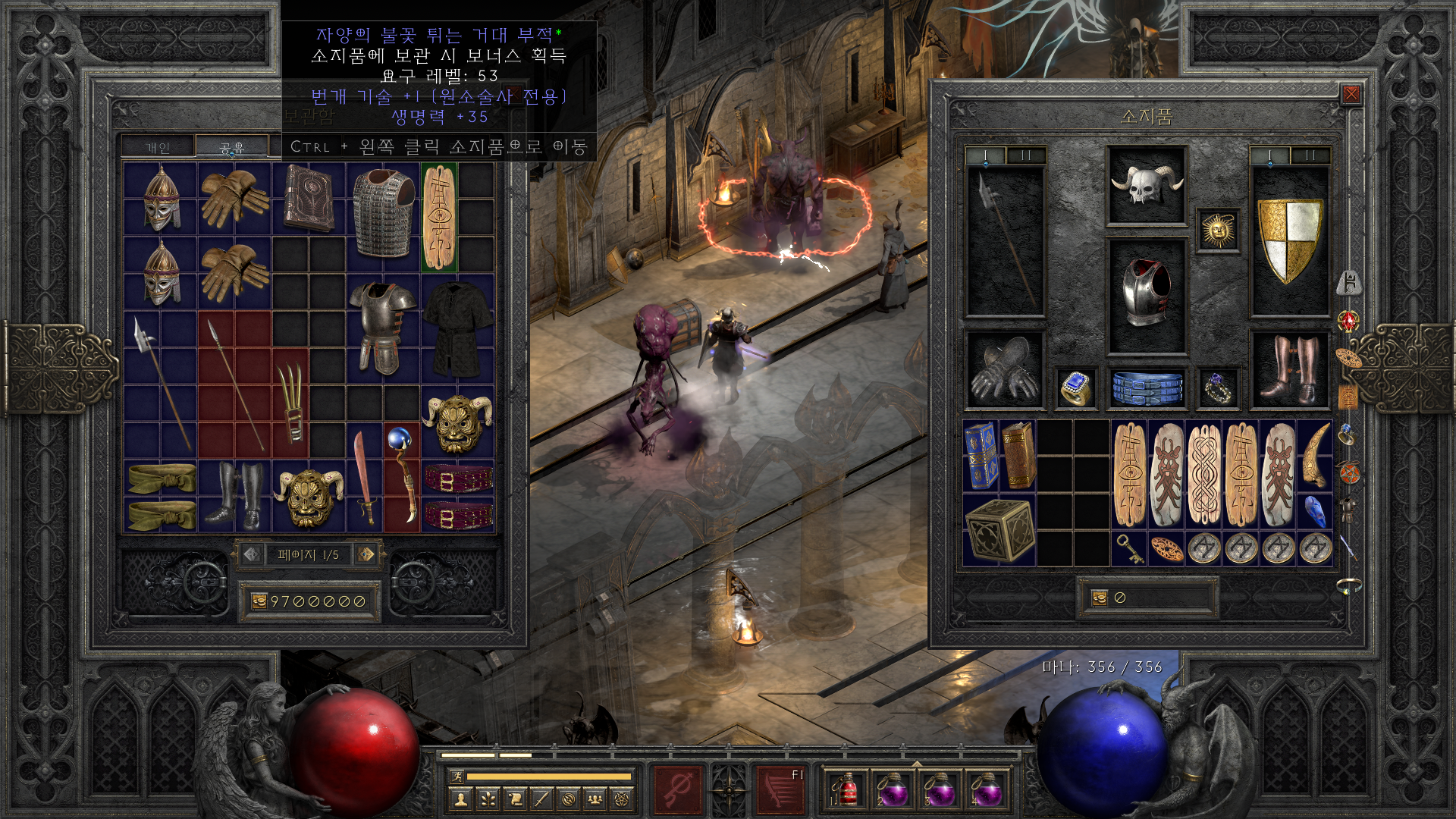Select the equipped blue belt
The width and height of the screenshot is (1456, 819).
[1147, 388]
